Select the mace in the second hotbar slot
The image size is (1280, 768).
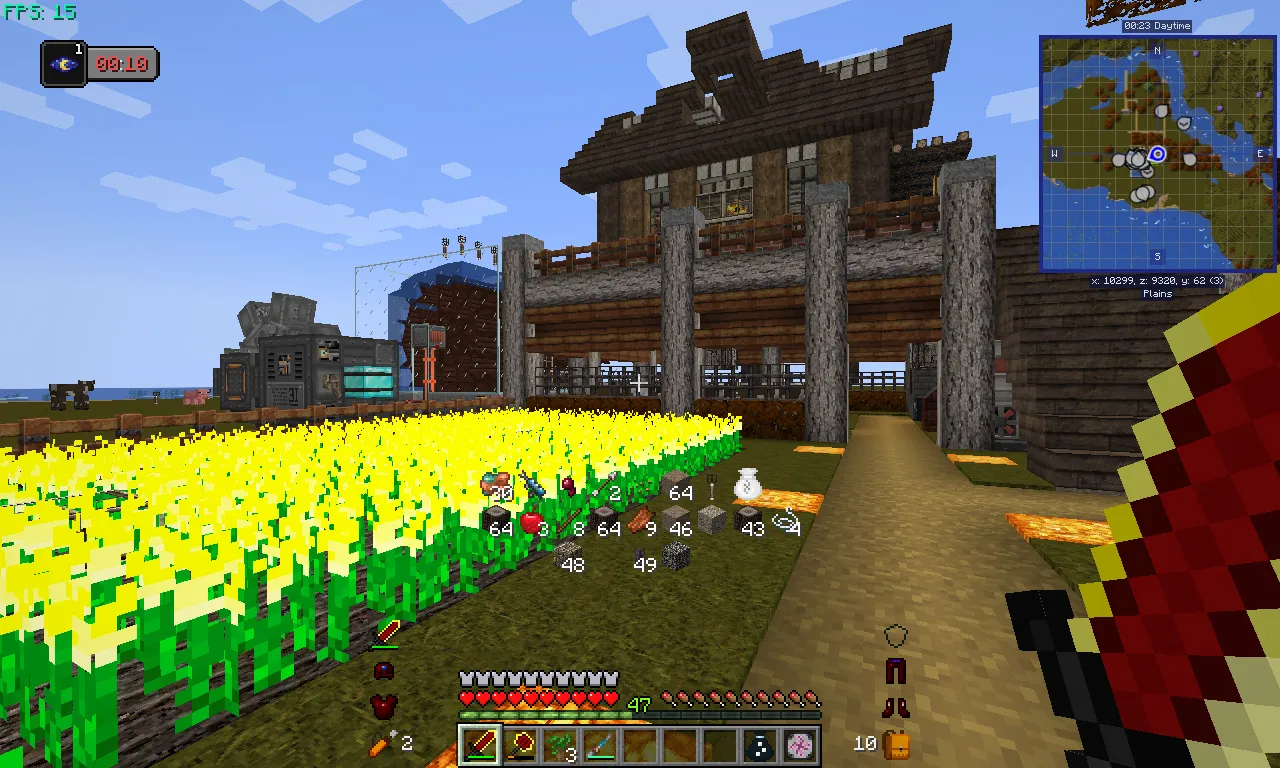pos(520,745)
